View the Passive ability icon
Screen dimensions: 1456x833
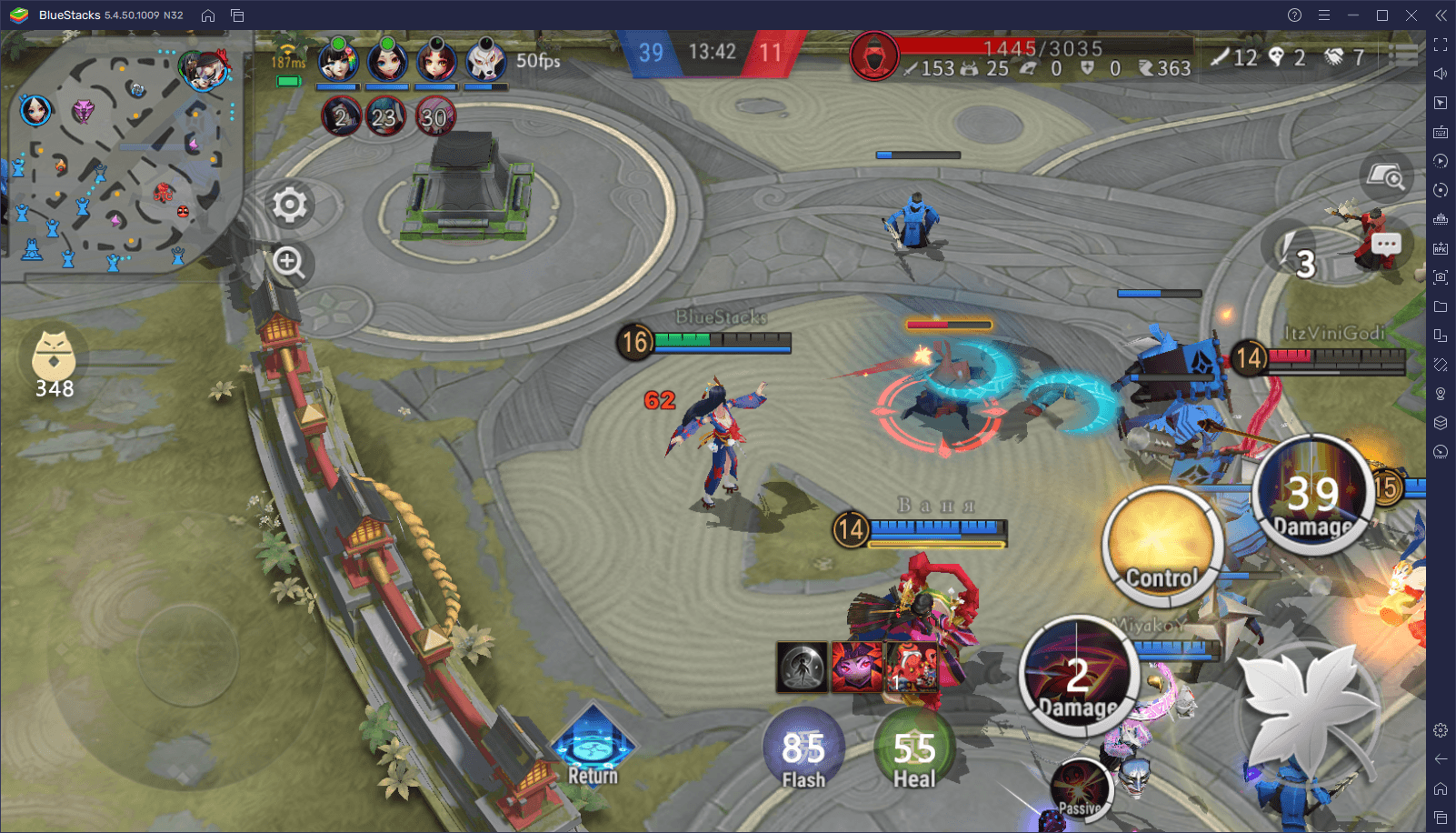(x=1080, y=788)
